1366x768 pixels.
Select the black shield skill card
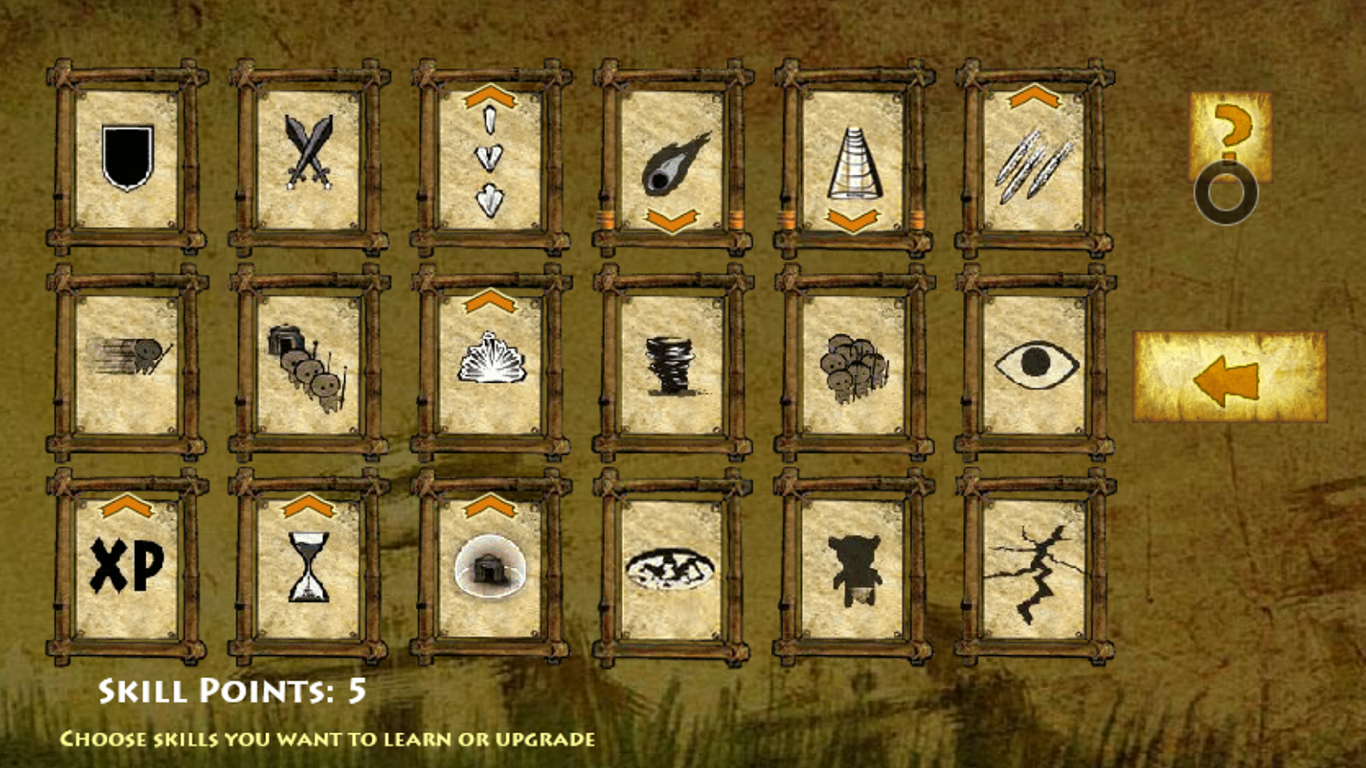click(127, 158)
